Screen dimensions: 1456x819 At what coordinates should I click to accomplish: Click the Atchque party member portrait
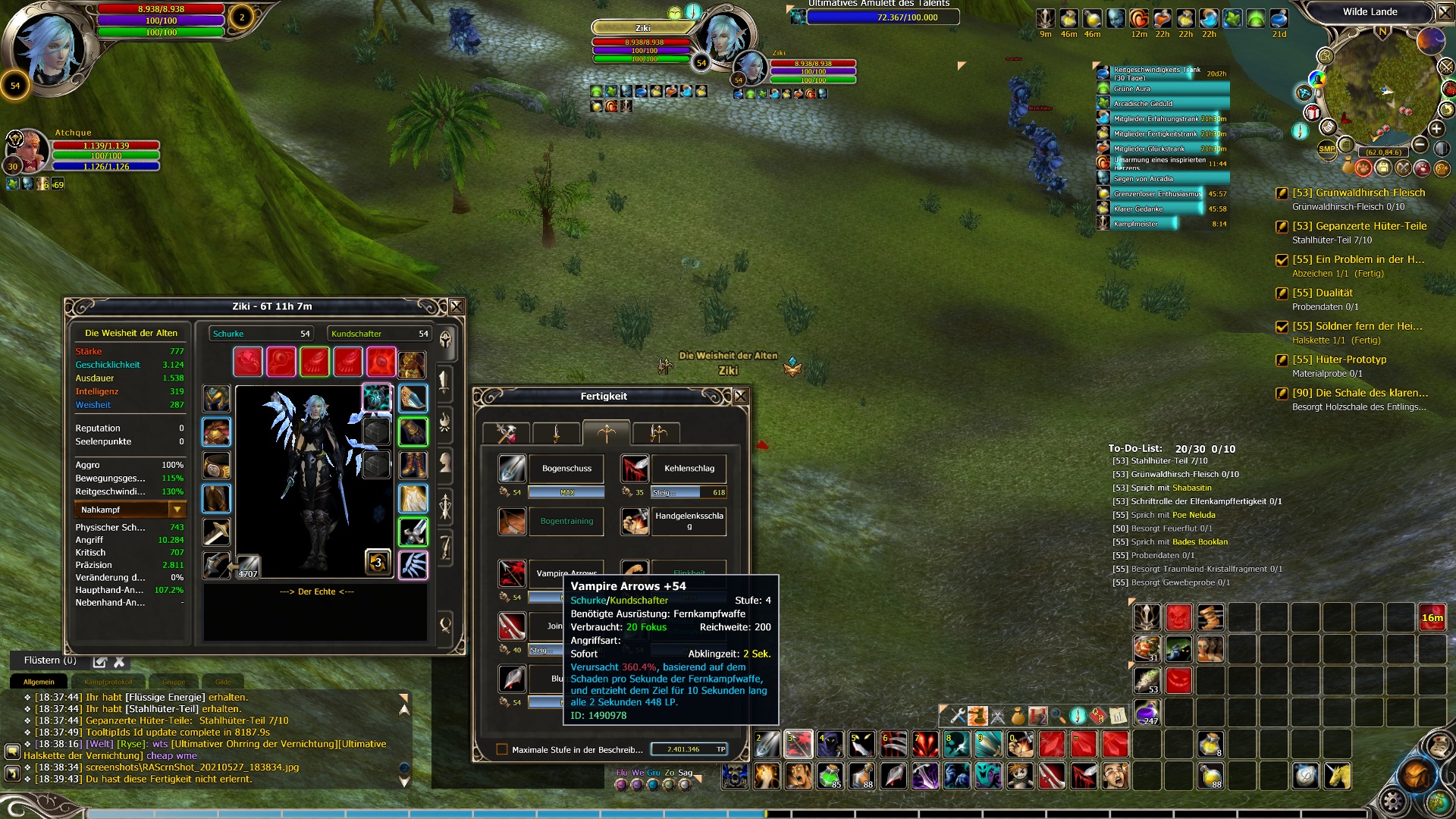point(29,148)
